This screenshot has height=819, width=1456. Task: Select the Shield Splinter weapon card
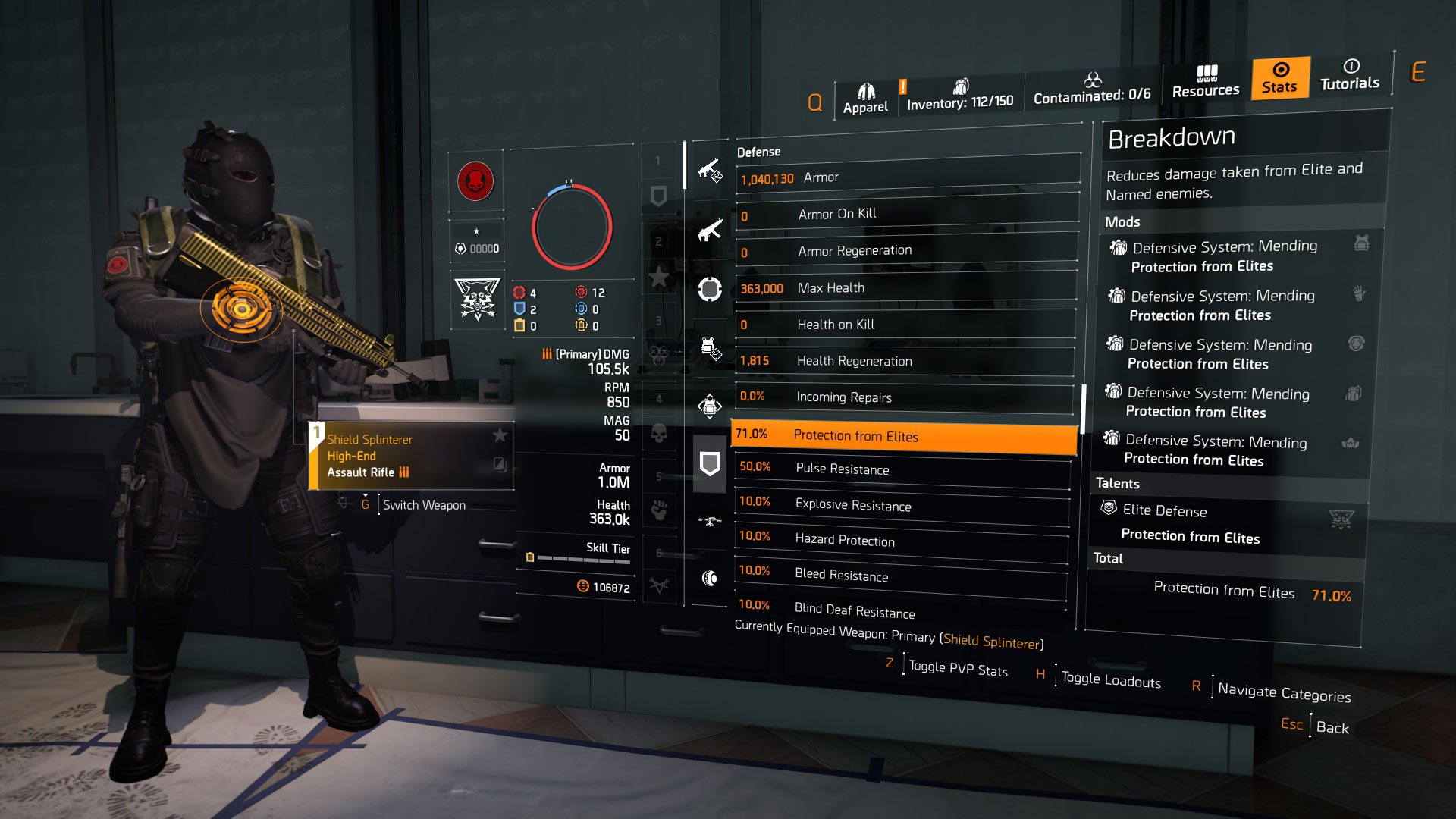pyautogui.click(x=411, y=456)
